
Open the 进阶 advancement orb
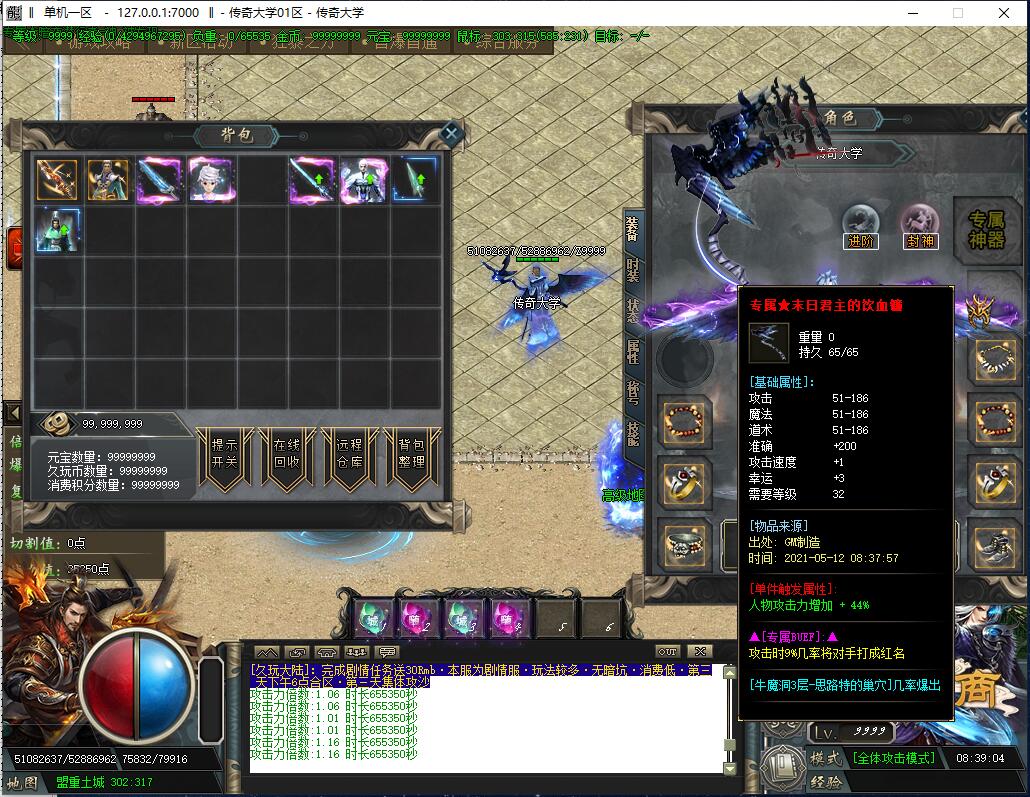pos(860,227)
